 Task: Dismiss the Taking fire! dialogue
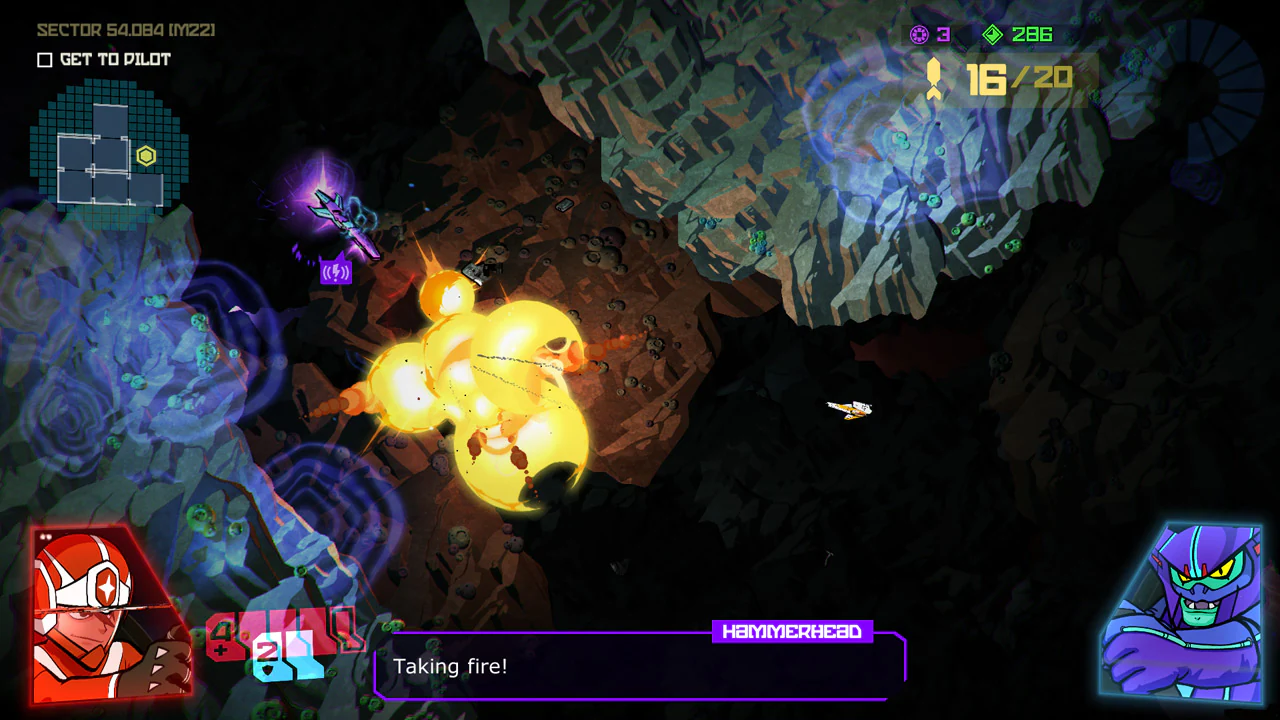(450, 666)
